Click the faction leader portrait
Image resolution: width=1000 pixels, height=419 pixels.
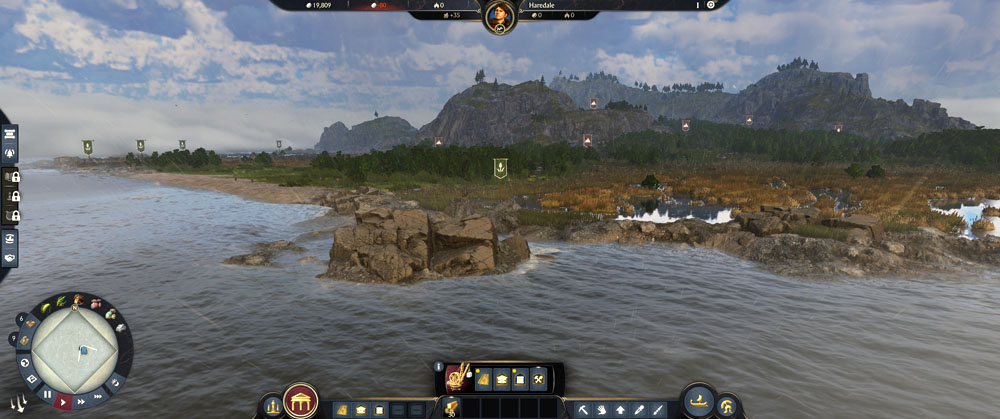pos(499,17)
